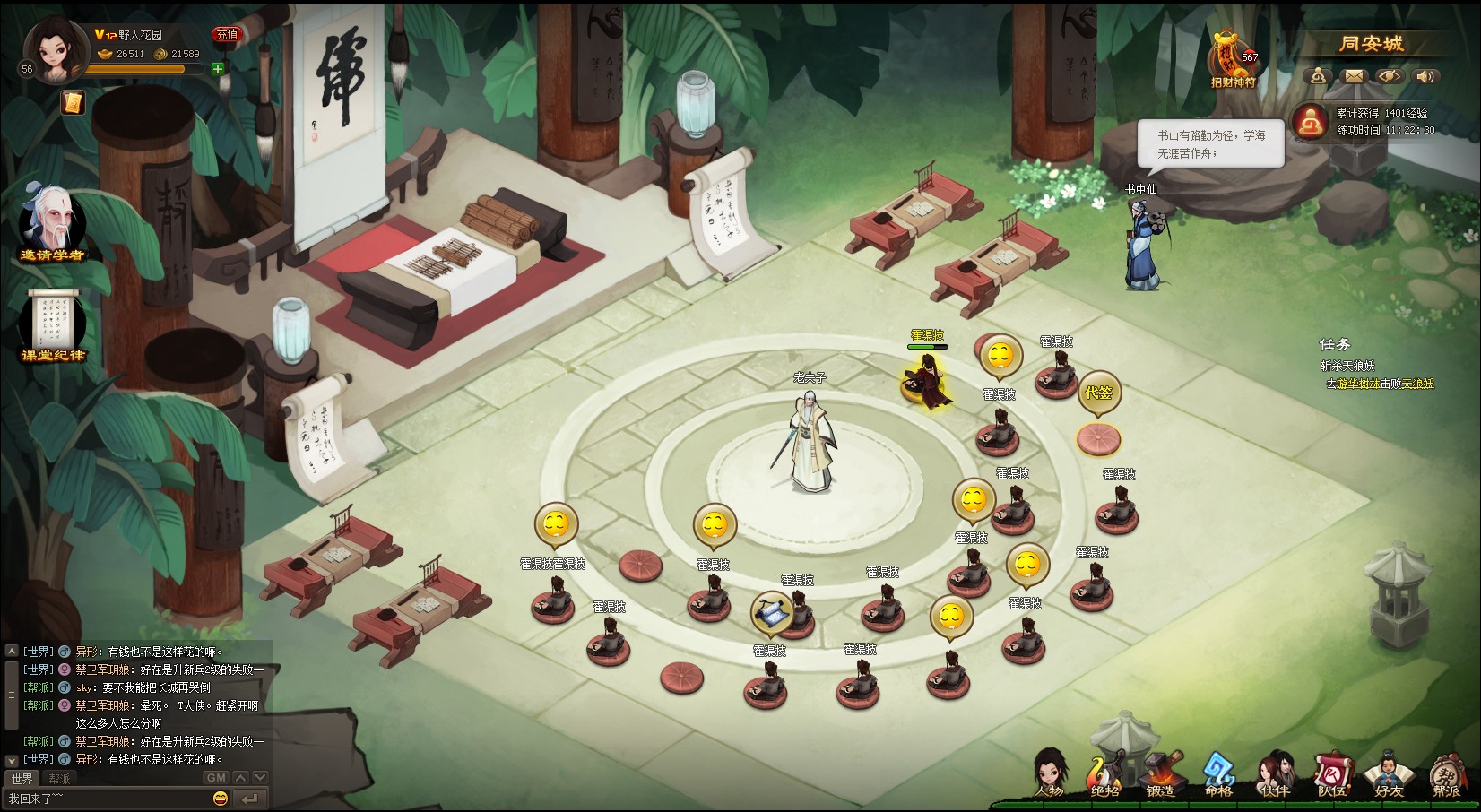Open the chat emoji picker
The height and width of the screenshot is (812, 1481).
[220, 799]
